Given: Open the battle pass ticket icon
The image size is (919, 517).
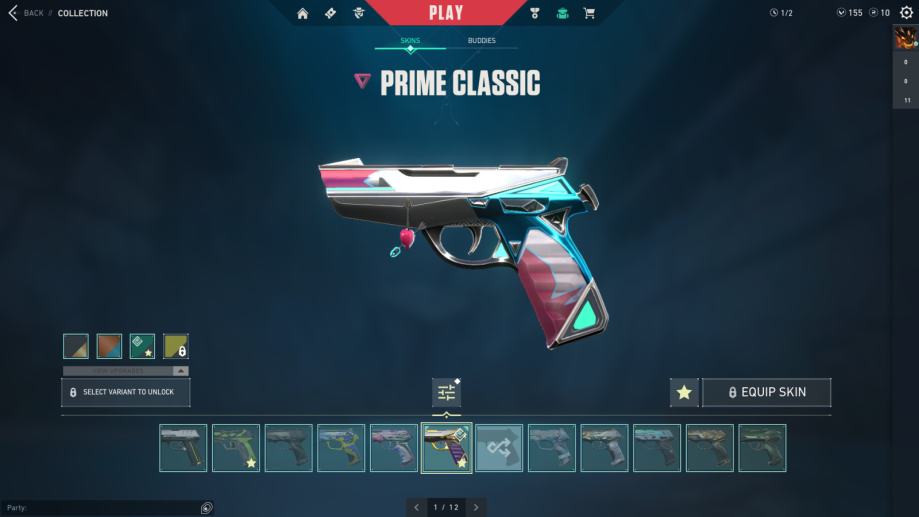Looking at the screenshot, I should tap(331, 13).
